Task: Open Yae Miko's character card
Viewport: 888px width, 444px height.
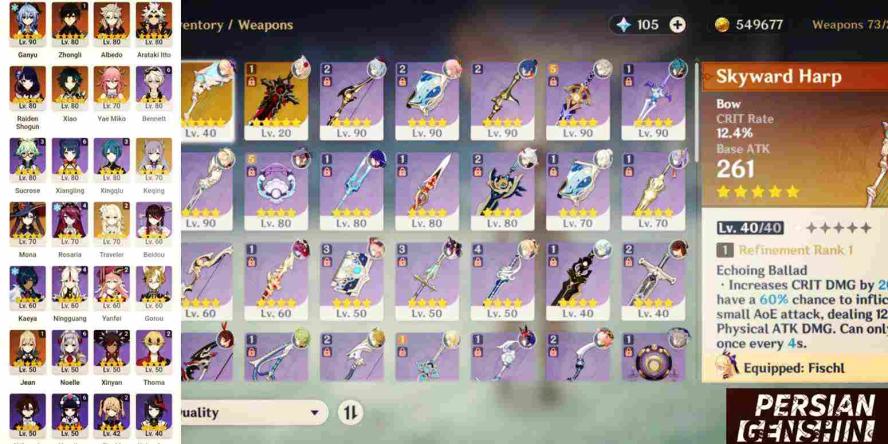Action: (112, 90)
